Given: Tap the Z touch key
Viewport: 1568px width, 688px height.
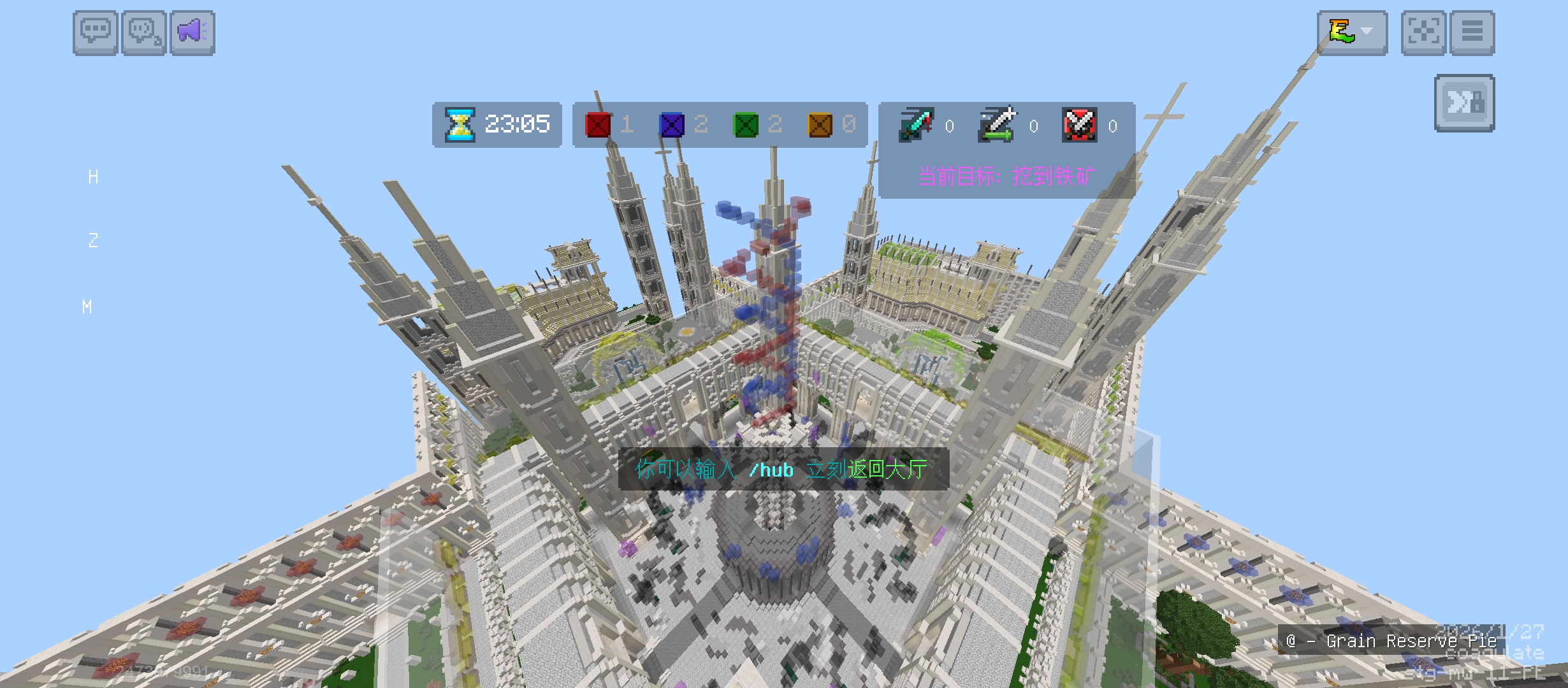Looking at the screenshot, I should tap(94, 241).
